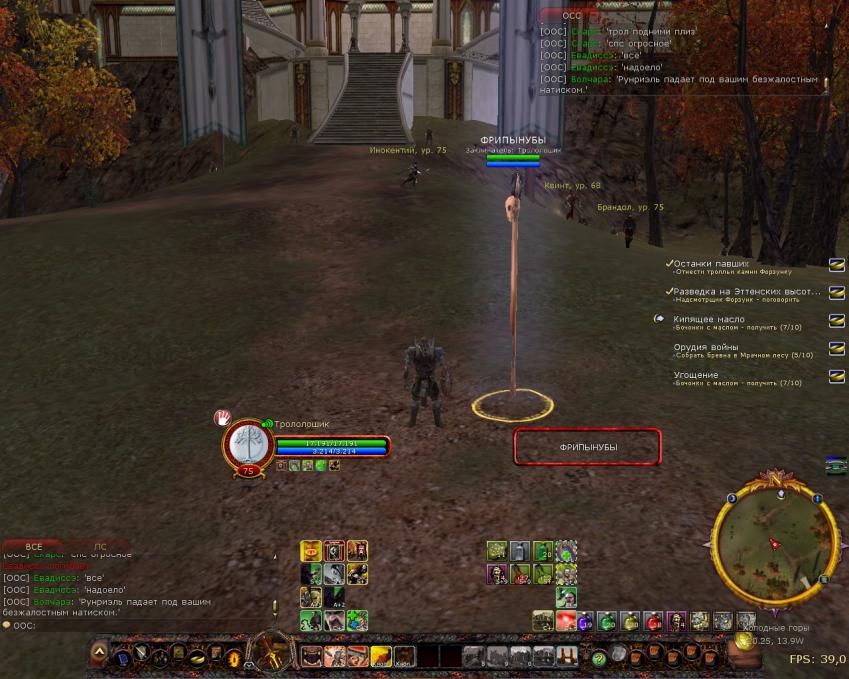Click the ring icon beside Останки павших

(837, 264)
